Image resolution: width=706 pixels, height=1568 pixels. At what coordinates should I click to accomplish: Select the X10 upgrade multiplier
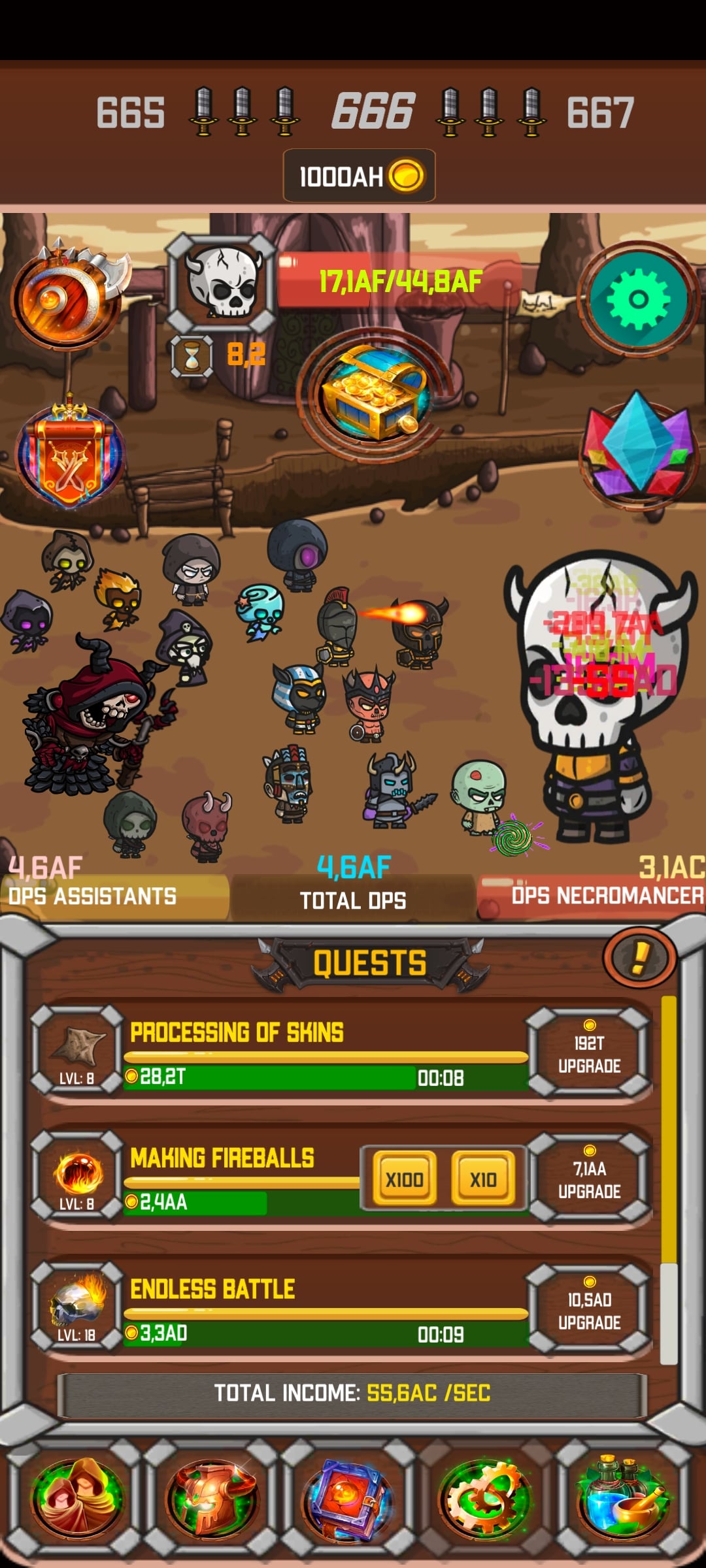pos(482,1179)
